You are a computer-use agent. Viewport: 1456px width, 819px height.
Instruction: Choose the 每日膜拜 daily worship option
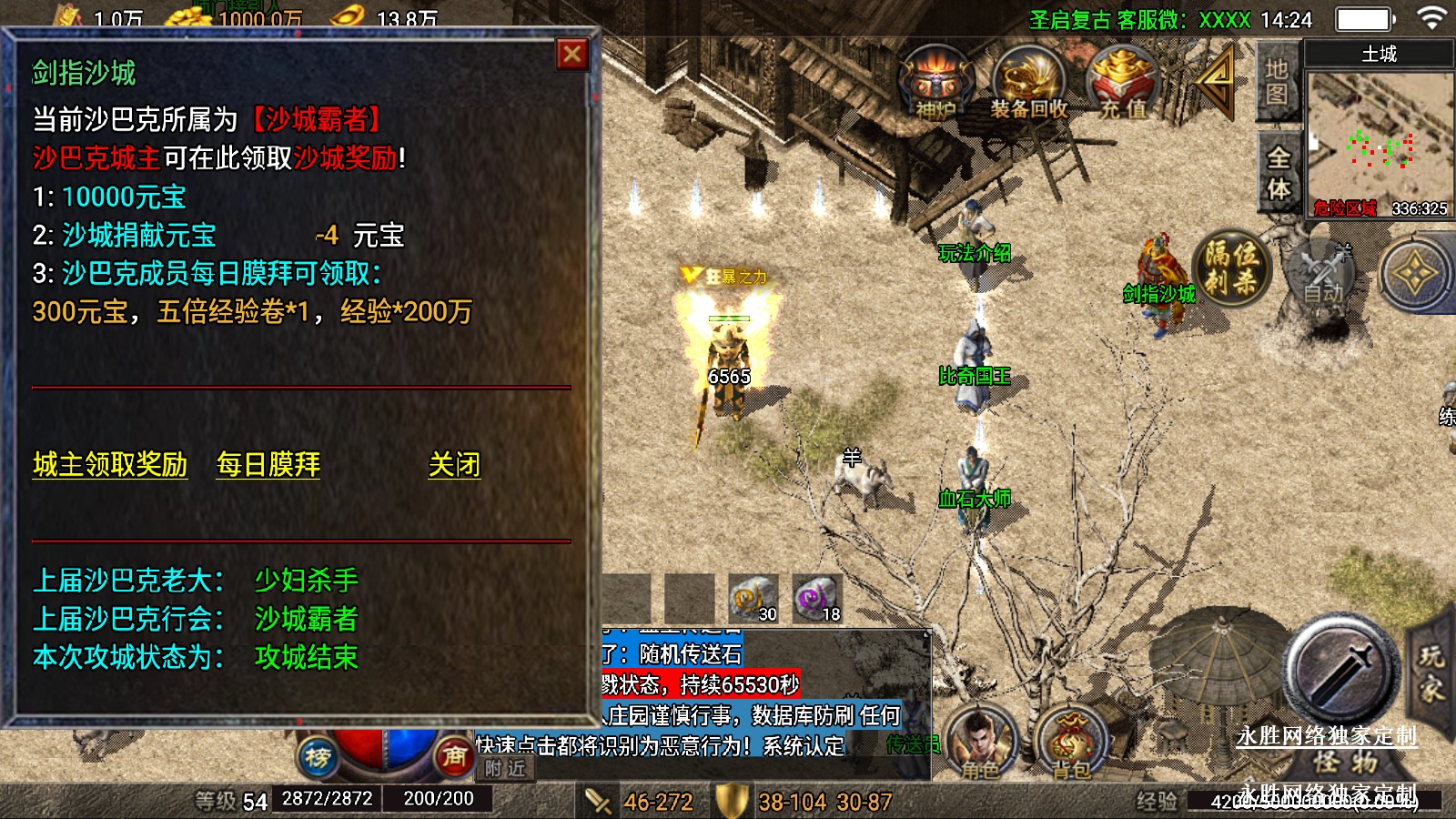coord(268,465)
